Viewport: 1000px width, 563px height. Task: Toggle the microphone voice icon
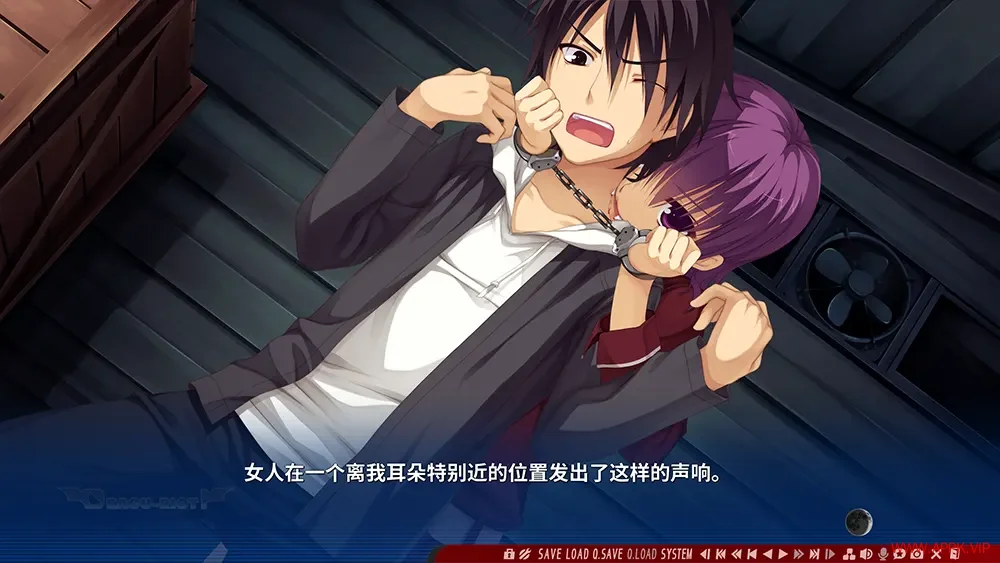(x=884, y=554)
